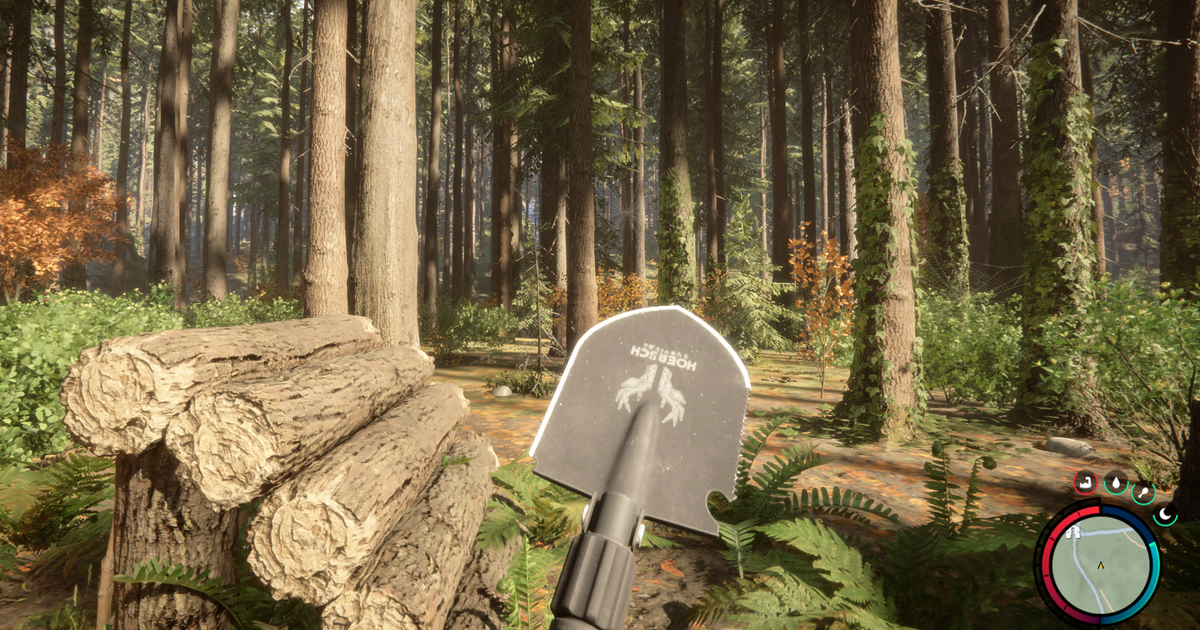Click the circular minimap
This screenshot has height=630, width=1200.
[x=1100, y=563]
